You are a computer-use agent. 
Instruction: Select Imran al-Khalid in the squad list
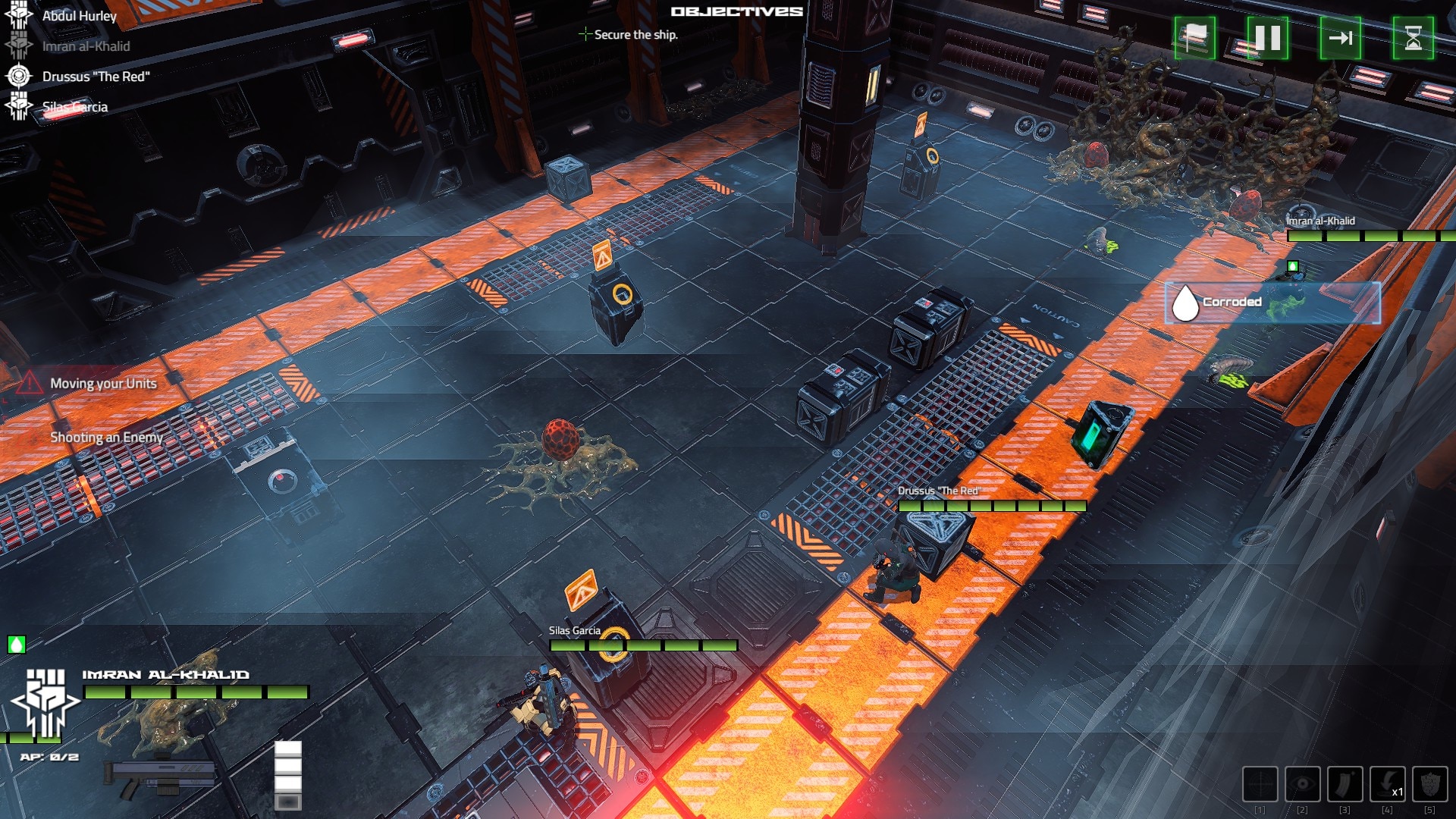pyautogui.click(x=86, y=46)
